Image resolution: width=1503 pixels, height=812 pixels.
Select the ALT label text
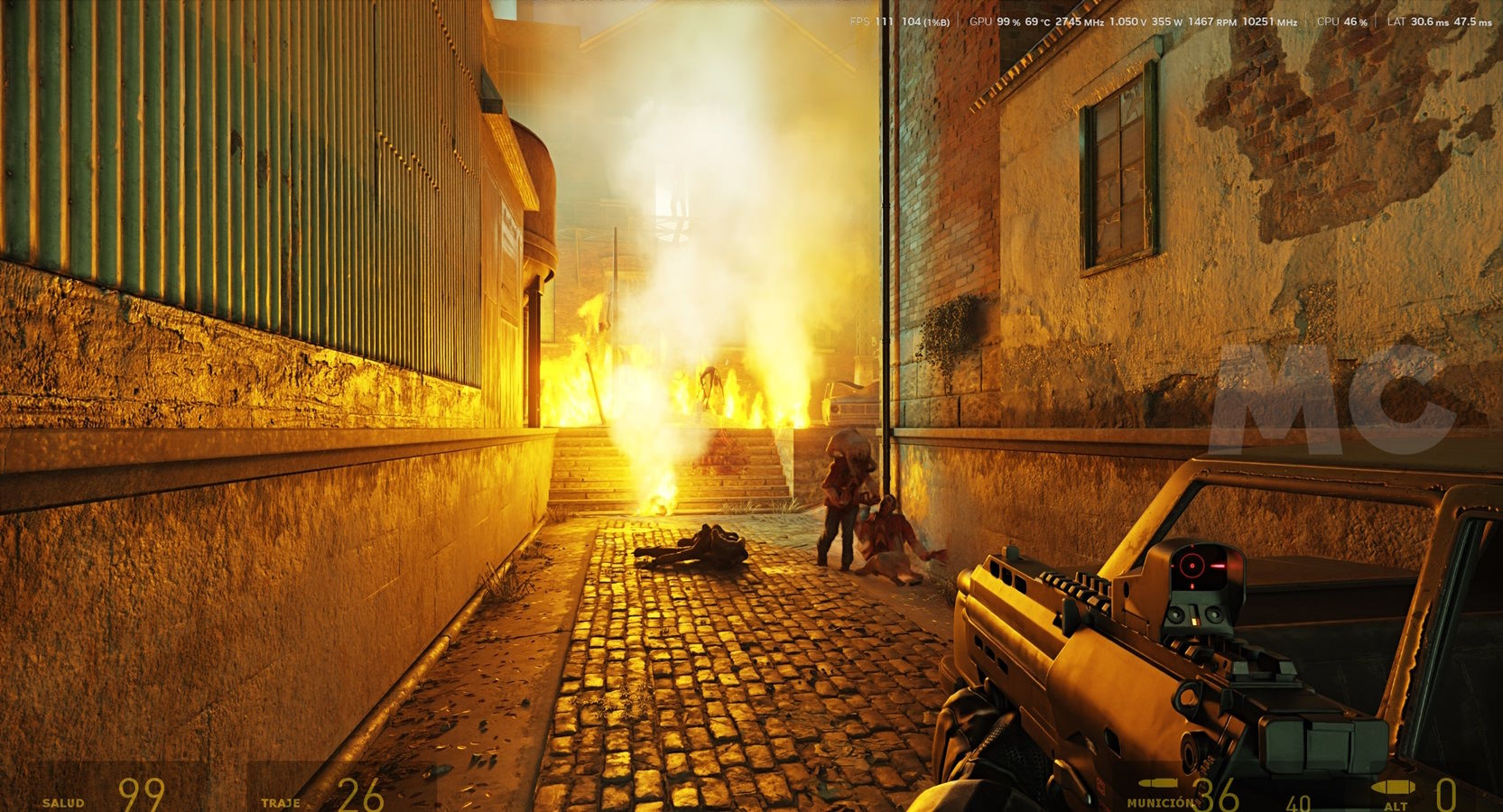[x=1396, y=805]
